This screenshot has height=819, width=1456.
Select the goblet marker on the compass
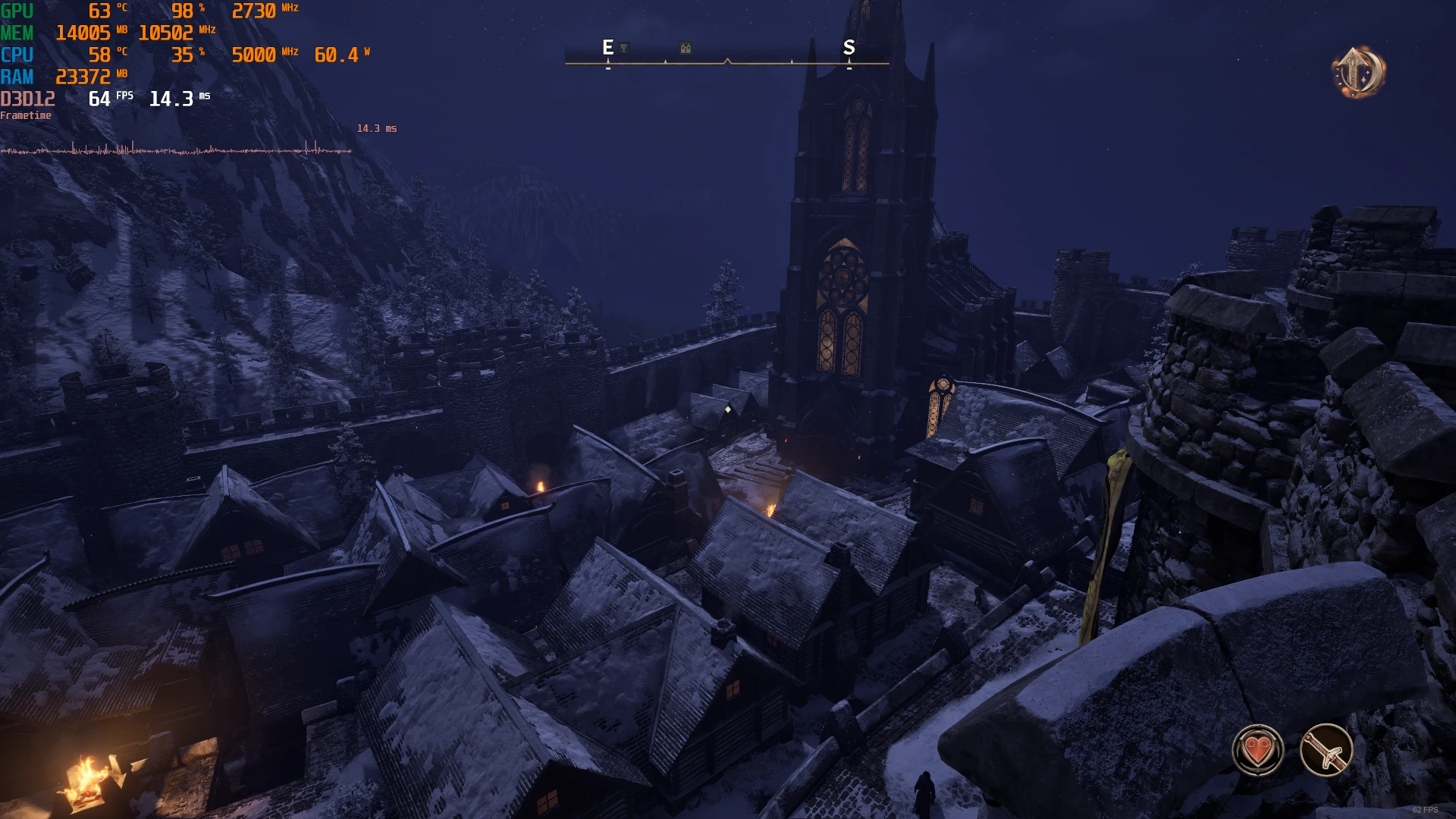[x=623, y=48]
